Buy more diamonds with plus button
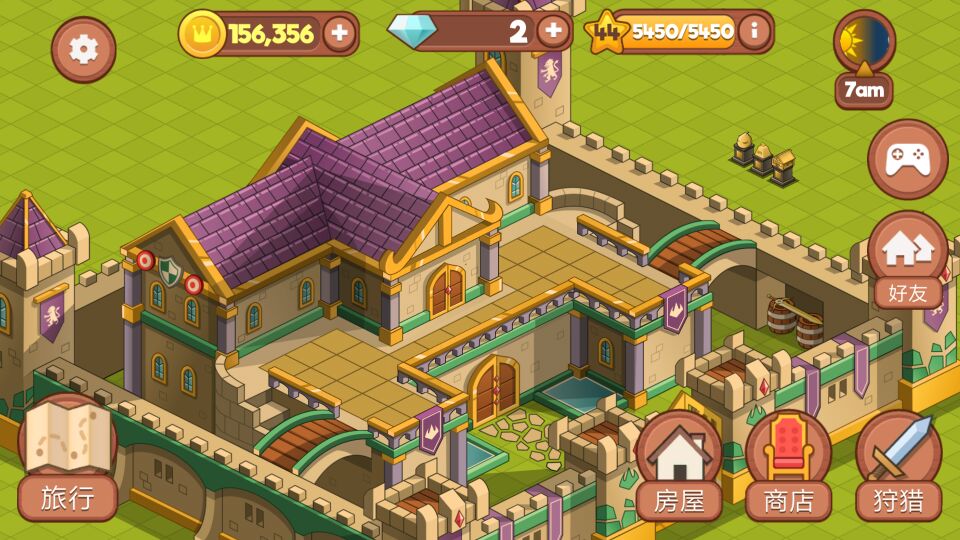 pyautogui.click(x=553, y=31)
